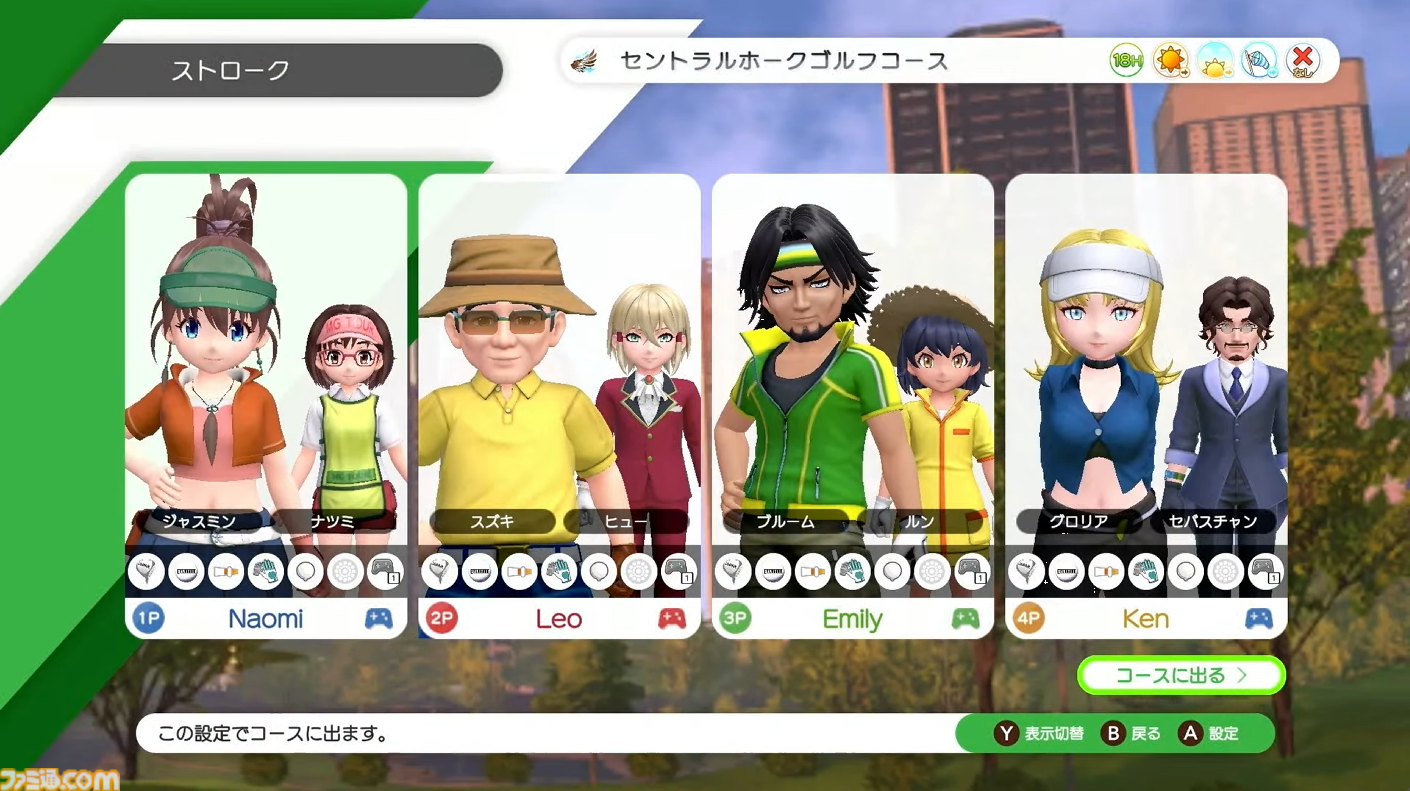Click the A 設定 button

(1208, 733)
